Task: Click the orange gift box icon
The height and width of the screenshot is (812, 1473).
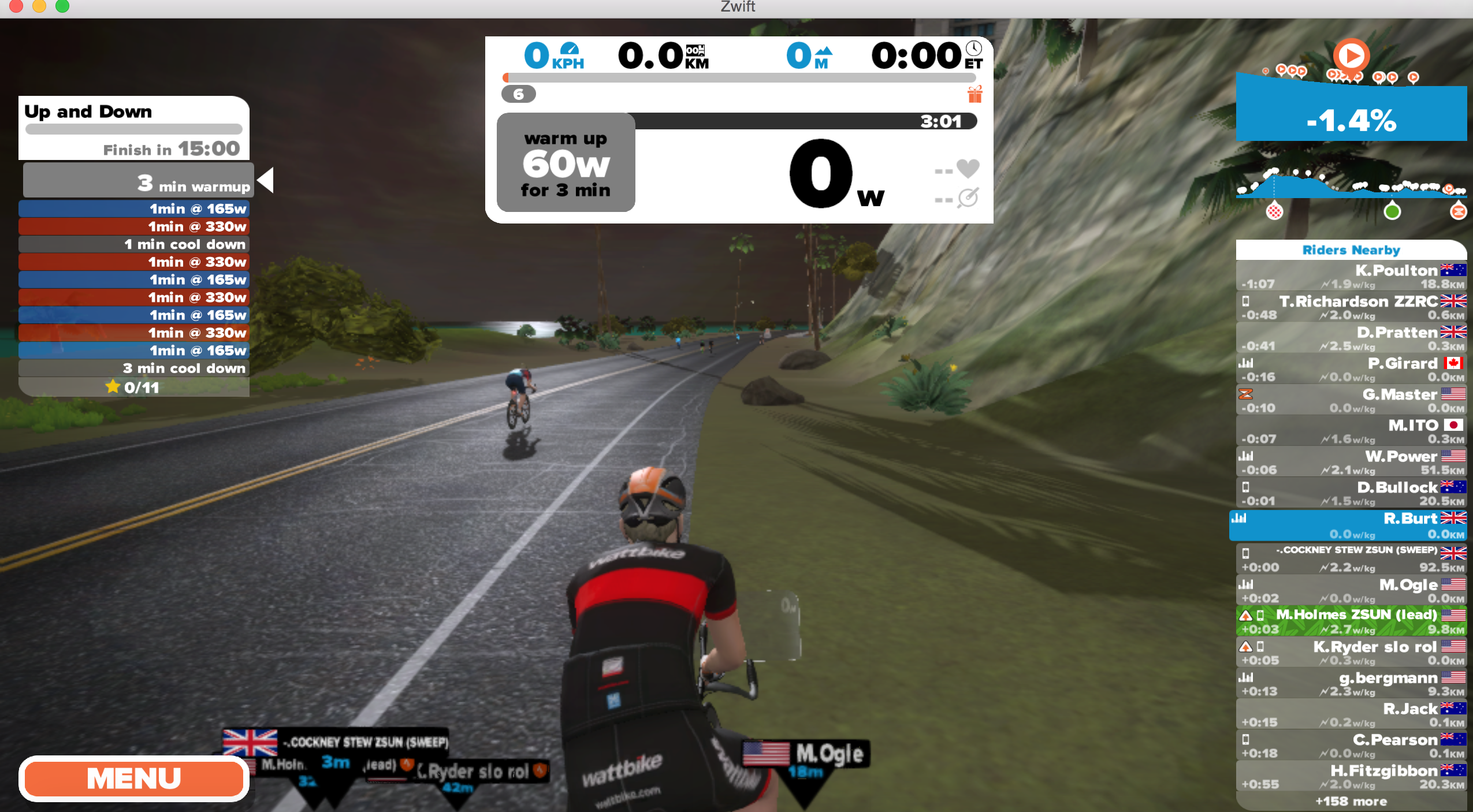Action: tap(974, 94)
